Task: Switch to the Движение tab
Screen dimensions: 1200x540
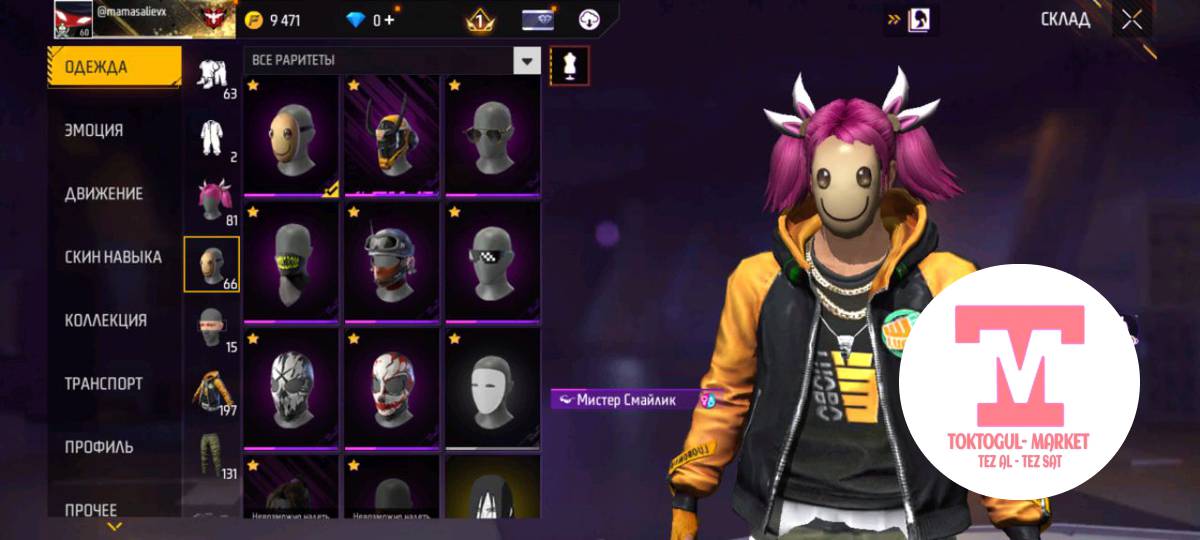Action: click(x=103, y=193)
